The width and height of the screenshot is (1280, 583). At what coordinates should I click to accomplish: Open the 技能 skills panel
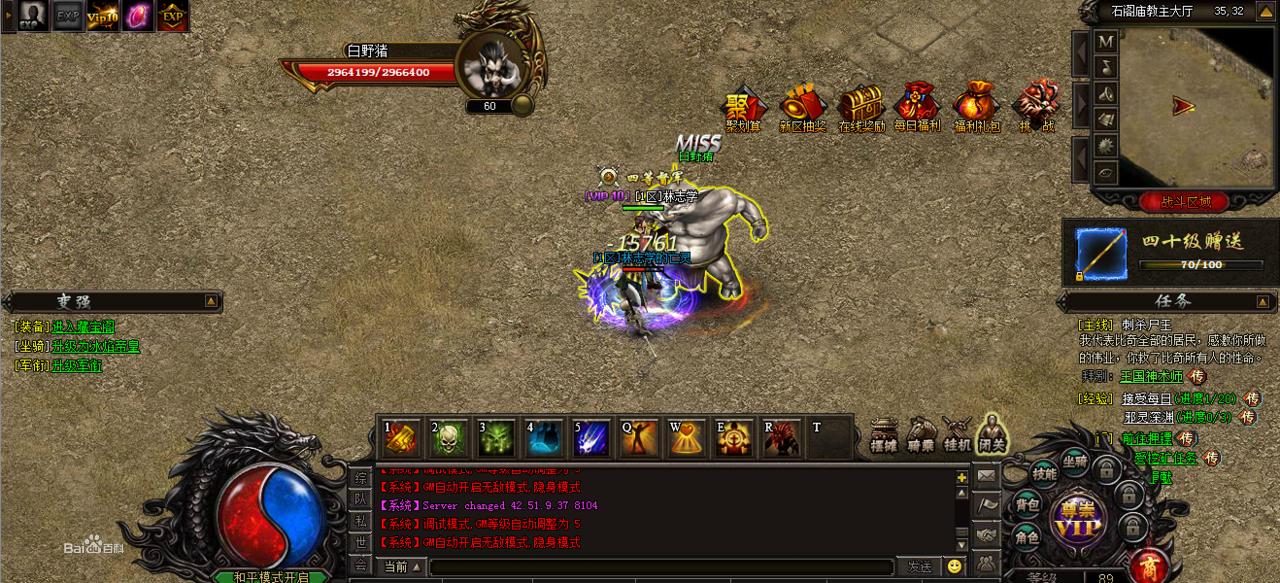pos(1044,473)
